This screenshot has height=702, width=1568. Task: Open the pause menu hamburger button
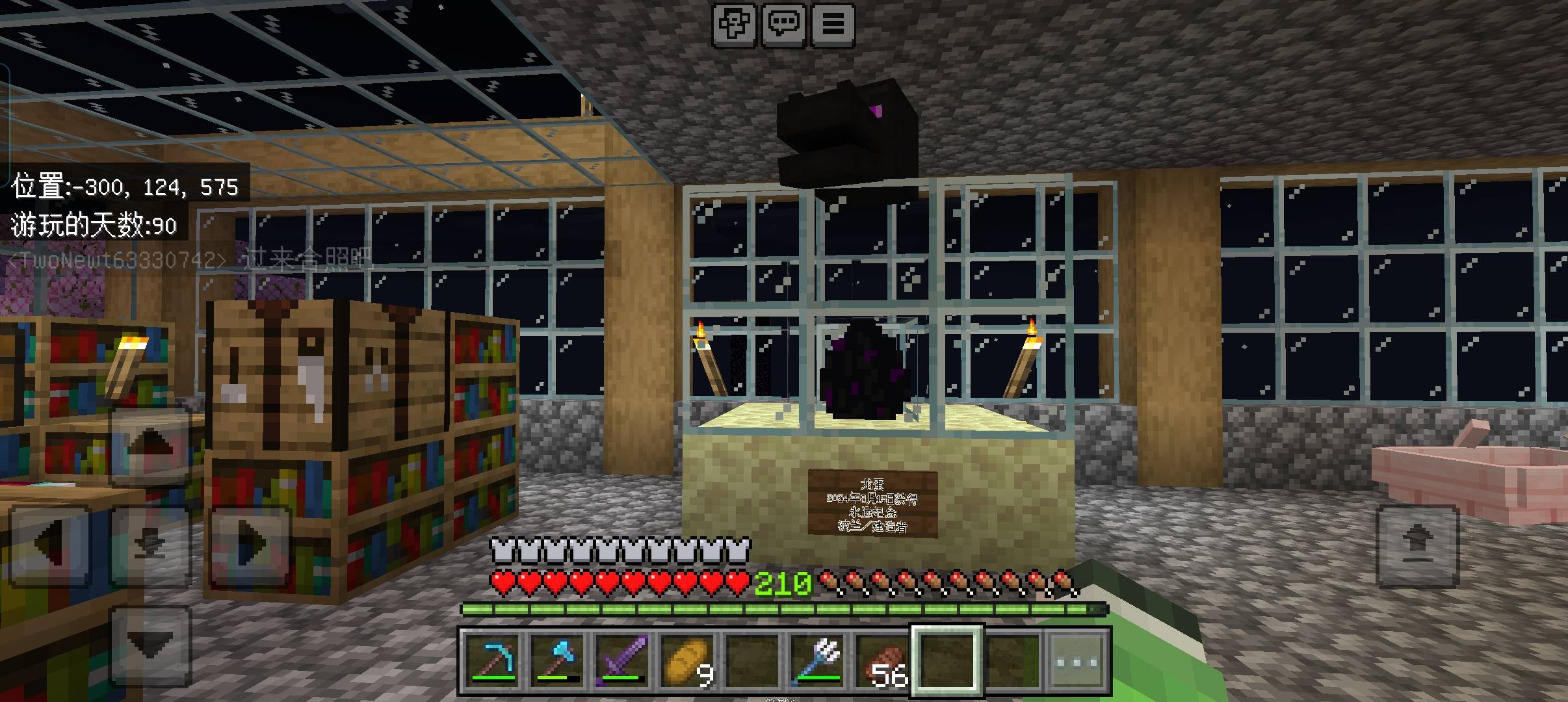(833, 25)
